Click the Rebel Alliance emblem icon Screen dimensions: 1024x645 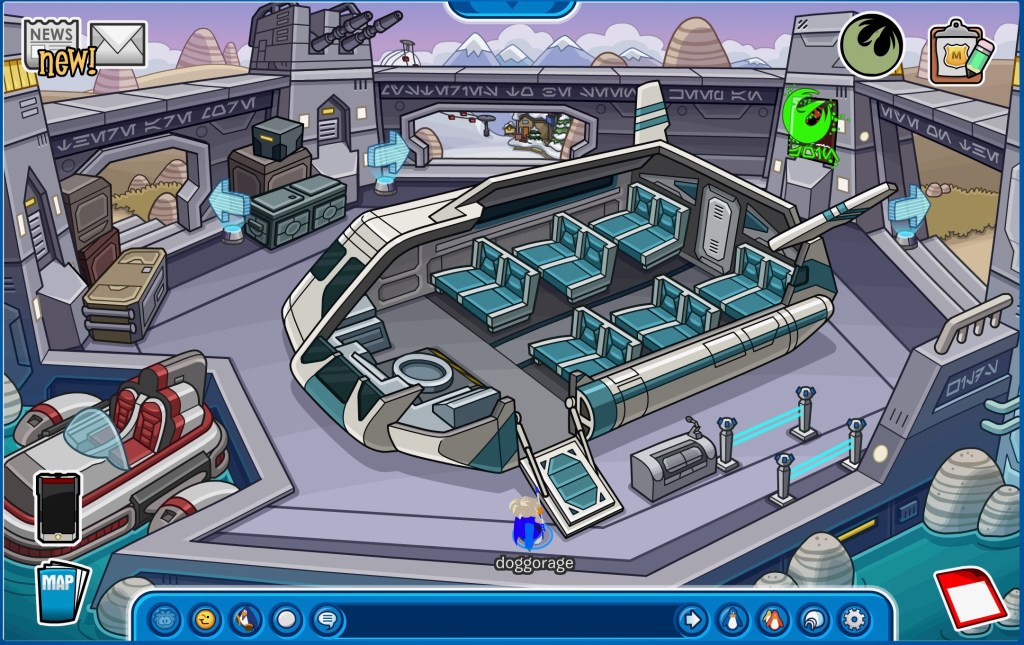pos(870,45)
